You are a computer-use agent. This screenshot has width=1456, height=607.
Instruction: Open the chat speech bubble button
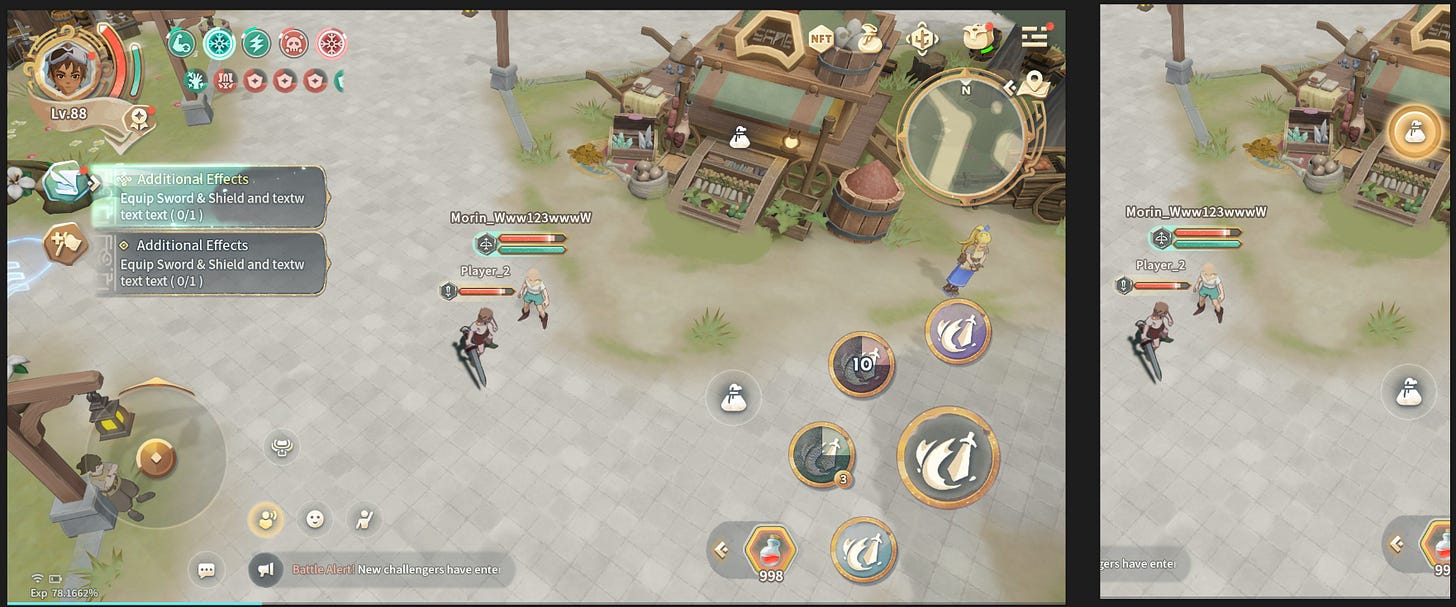[206, 570]
